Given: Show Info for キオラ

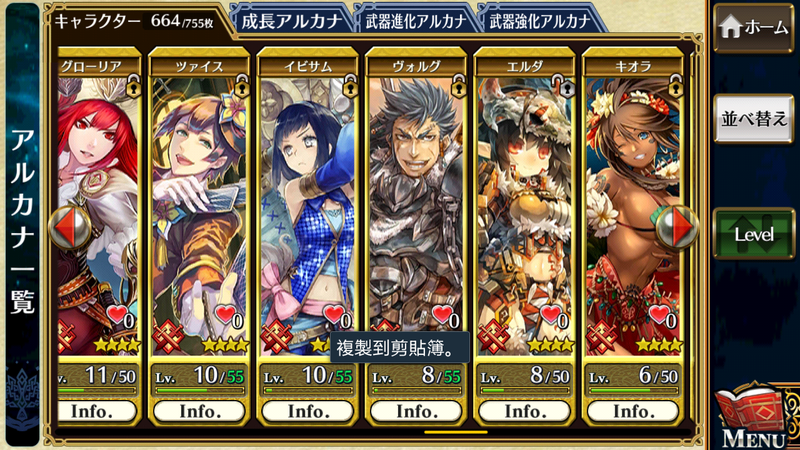Looking at the screenshot, I should [x=632, y=411].
